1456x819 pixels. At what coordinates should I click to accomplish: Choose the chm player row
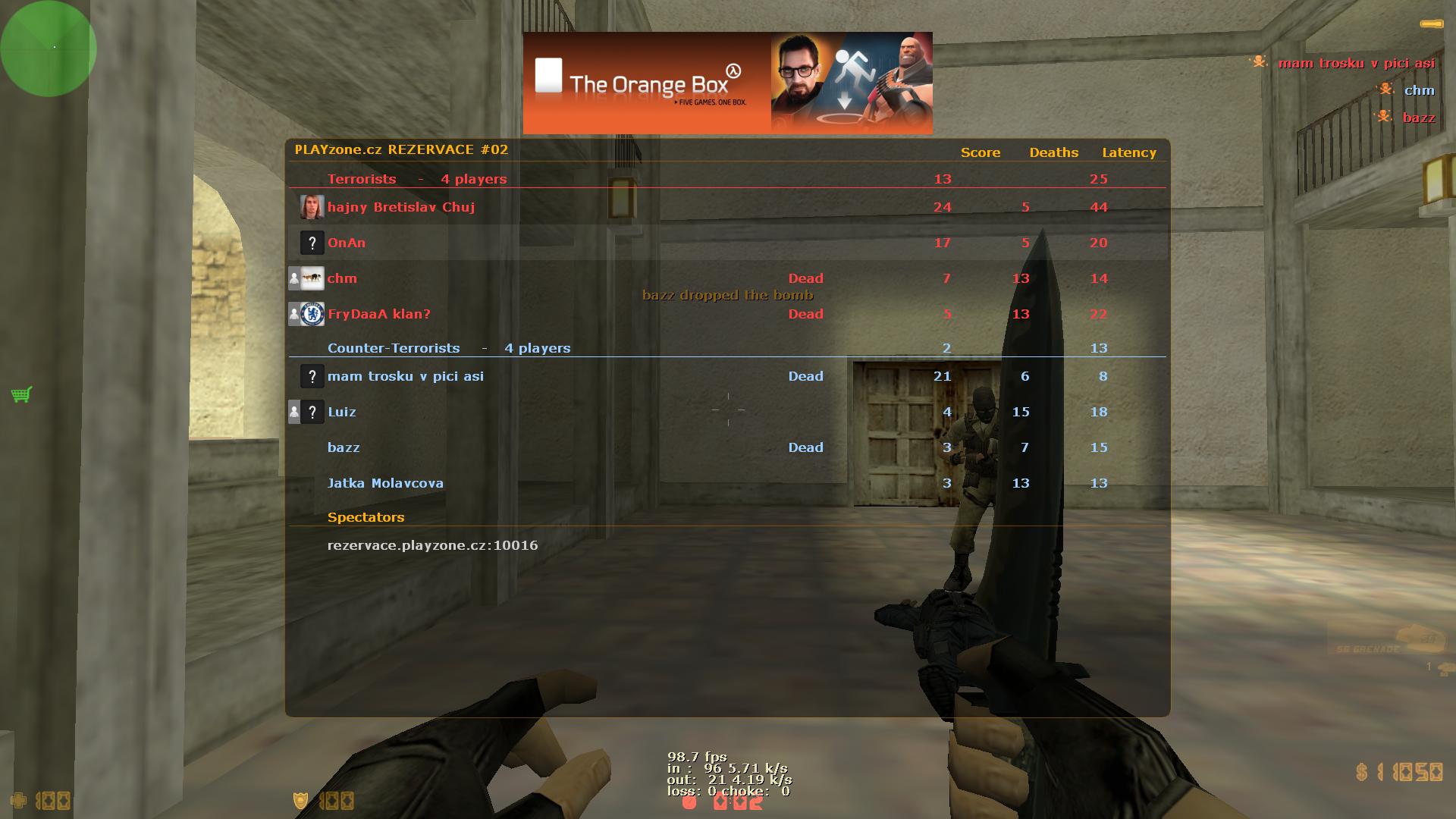click(x=342, y=278)
